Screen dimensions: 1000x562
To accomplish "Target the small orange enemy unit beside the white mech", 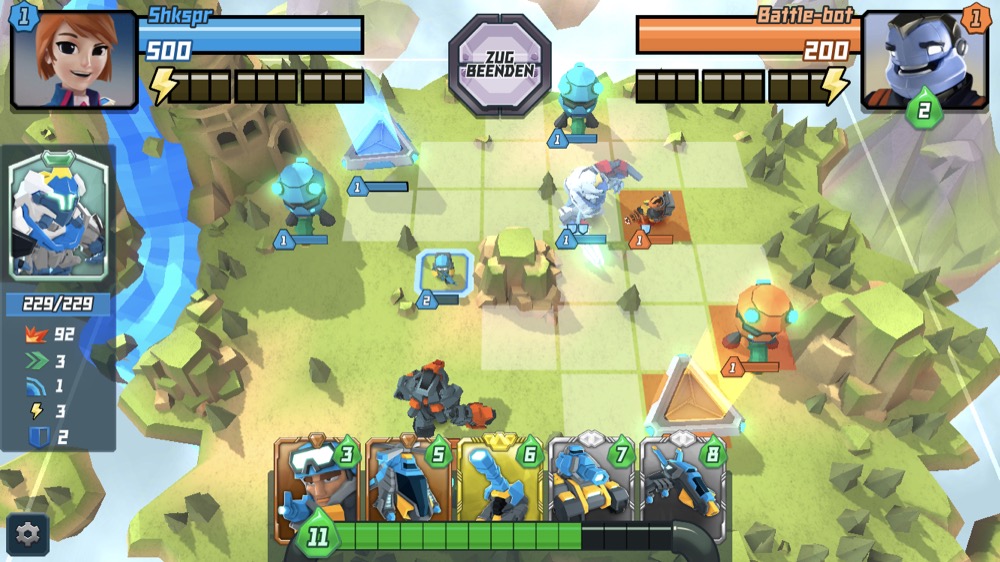I will pyautogui.click(x=656, y=210).
